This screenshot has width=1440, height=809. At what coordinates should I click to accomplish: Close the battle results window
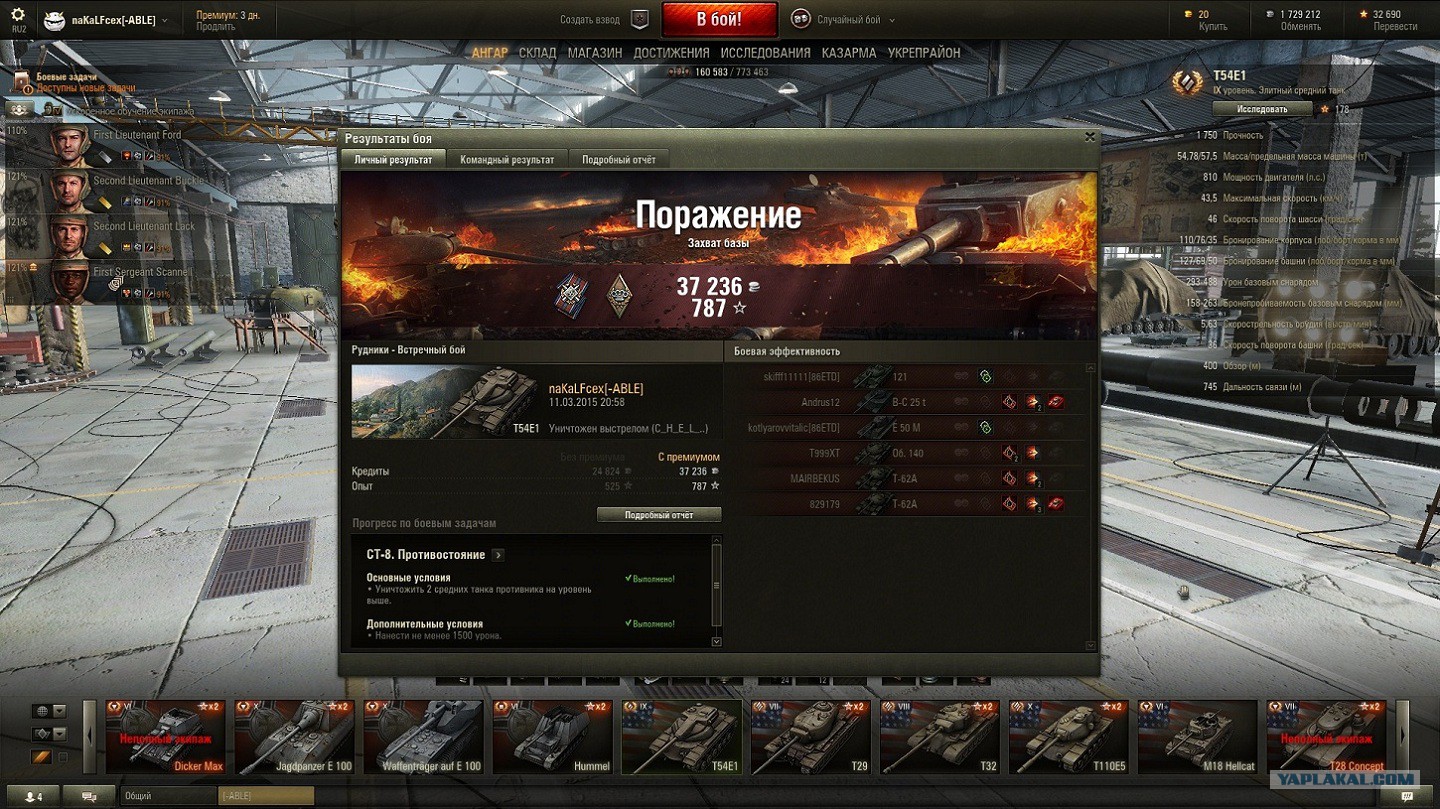click(x=1090, y=138)
